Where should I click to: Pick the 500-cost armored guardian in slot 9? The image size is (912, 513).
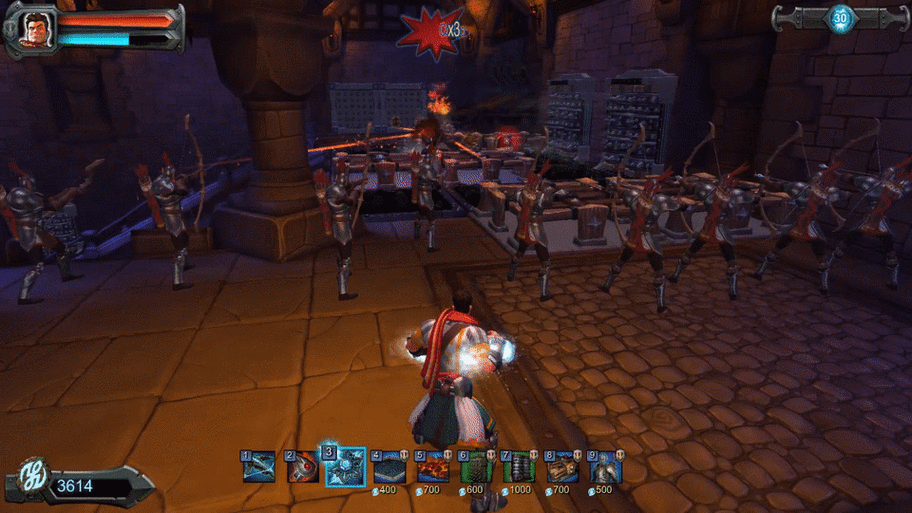604,467
